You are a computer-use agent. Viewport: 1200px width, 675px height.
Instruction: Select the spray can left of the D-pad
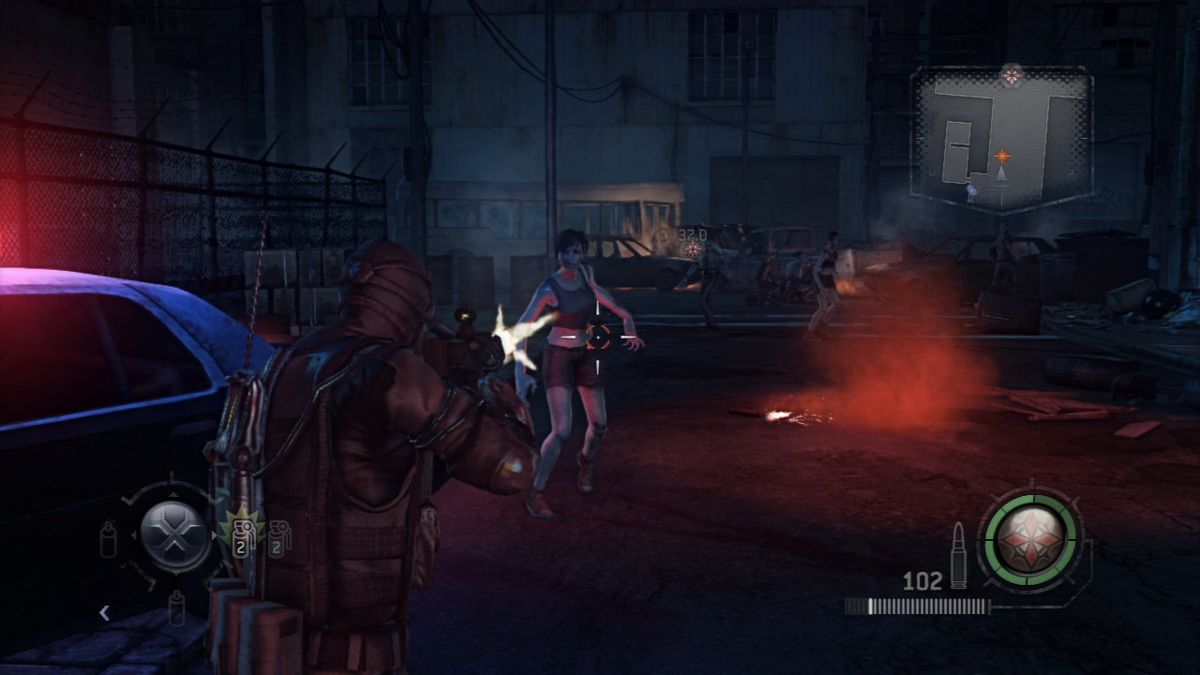tap(108, 539)
